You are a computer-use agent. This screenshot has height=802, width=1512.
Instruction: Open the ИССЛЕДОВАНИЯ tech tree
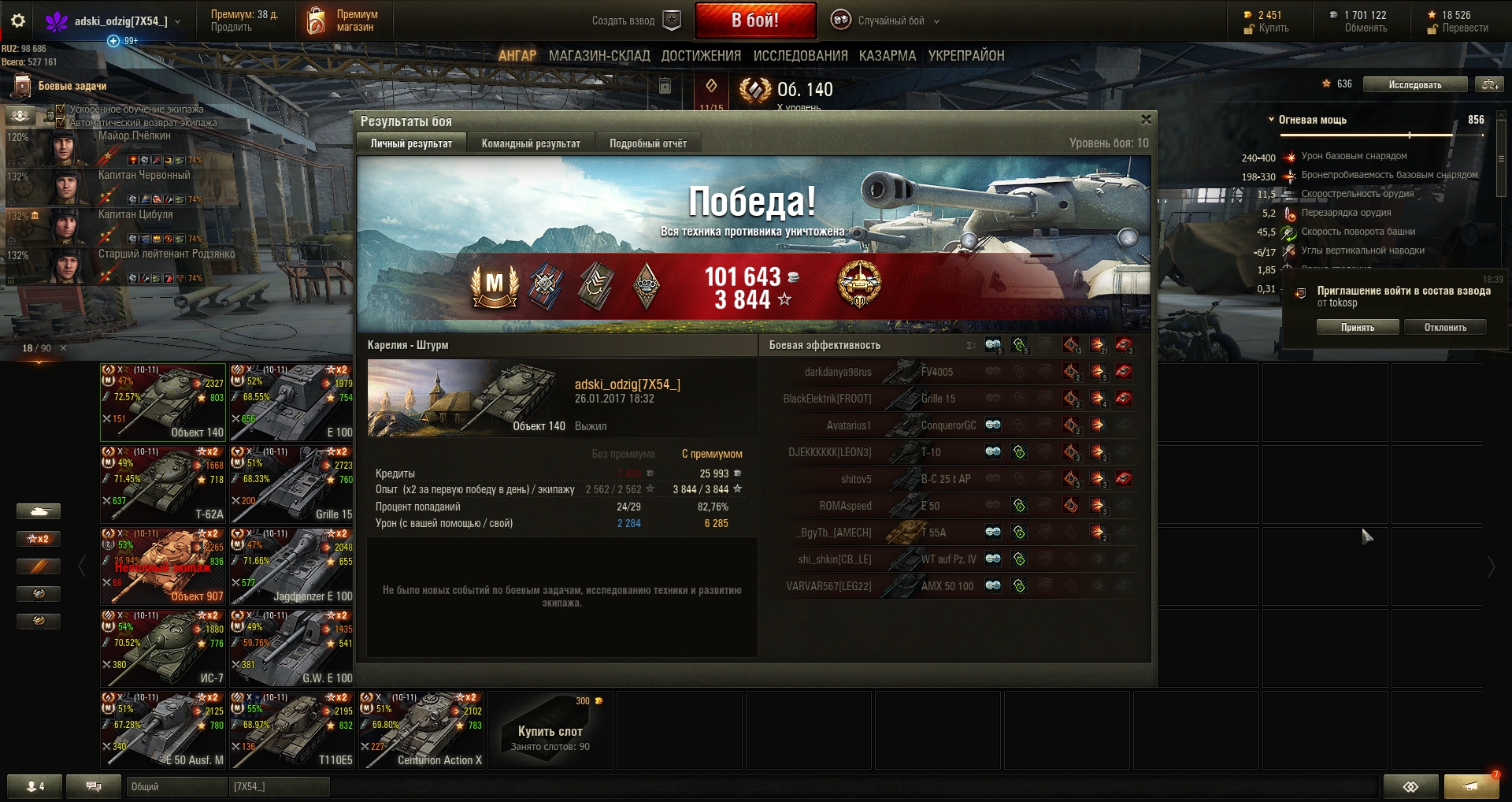click(x=800, y=56)
